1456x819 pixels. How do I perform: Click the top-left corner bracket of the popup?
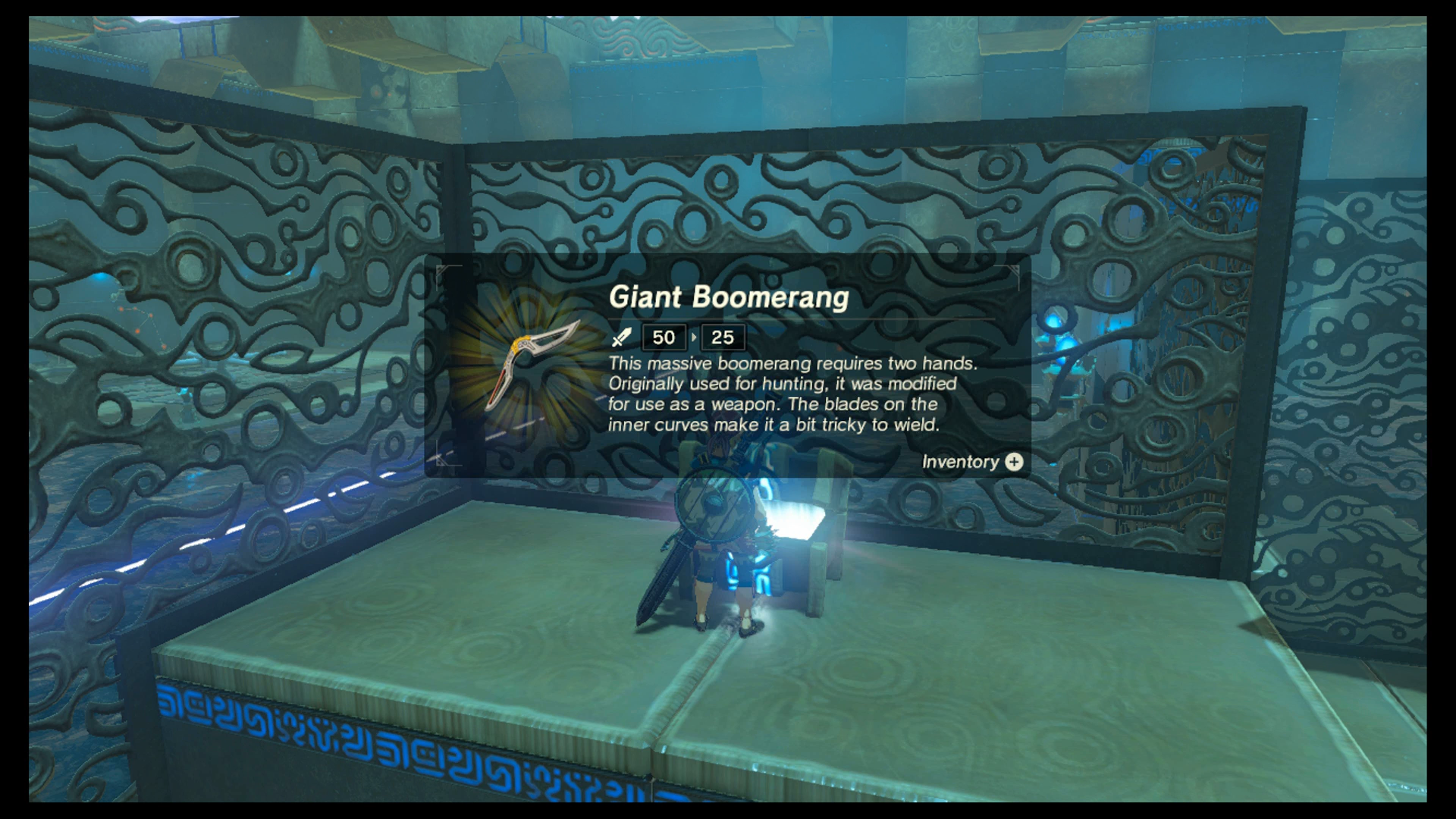[x=440, y=265]
